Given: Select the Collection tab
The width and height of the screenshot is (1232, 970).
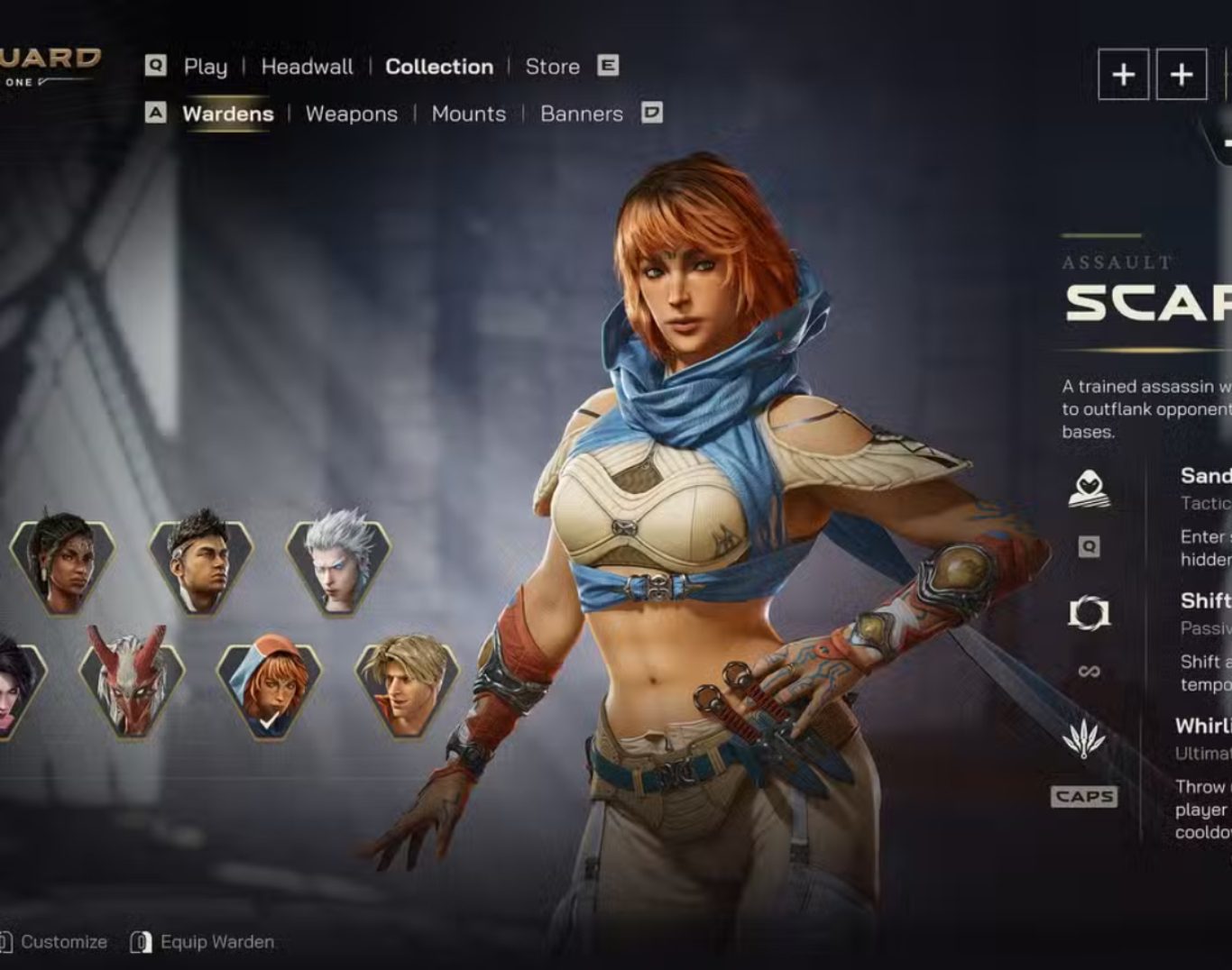Looking at the screenshot, I should tap(439, 67).
